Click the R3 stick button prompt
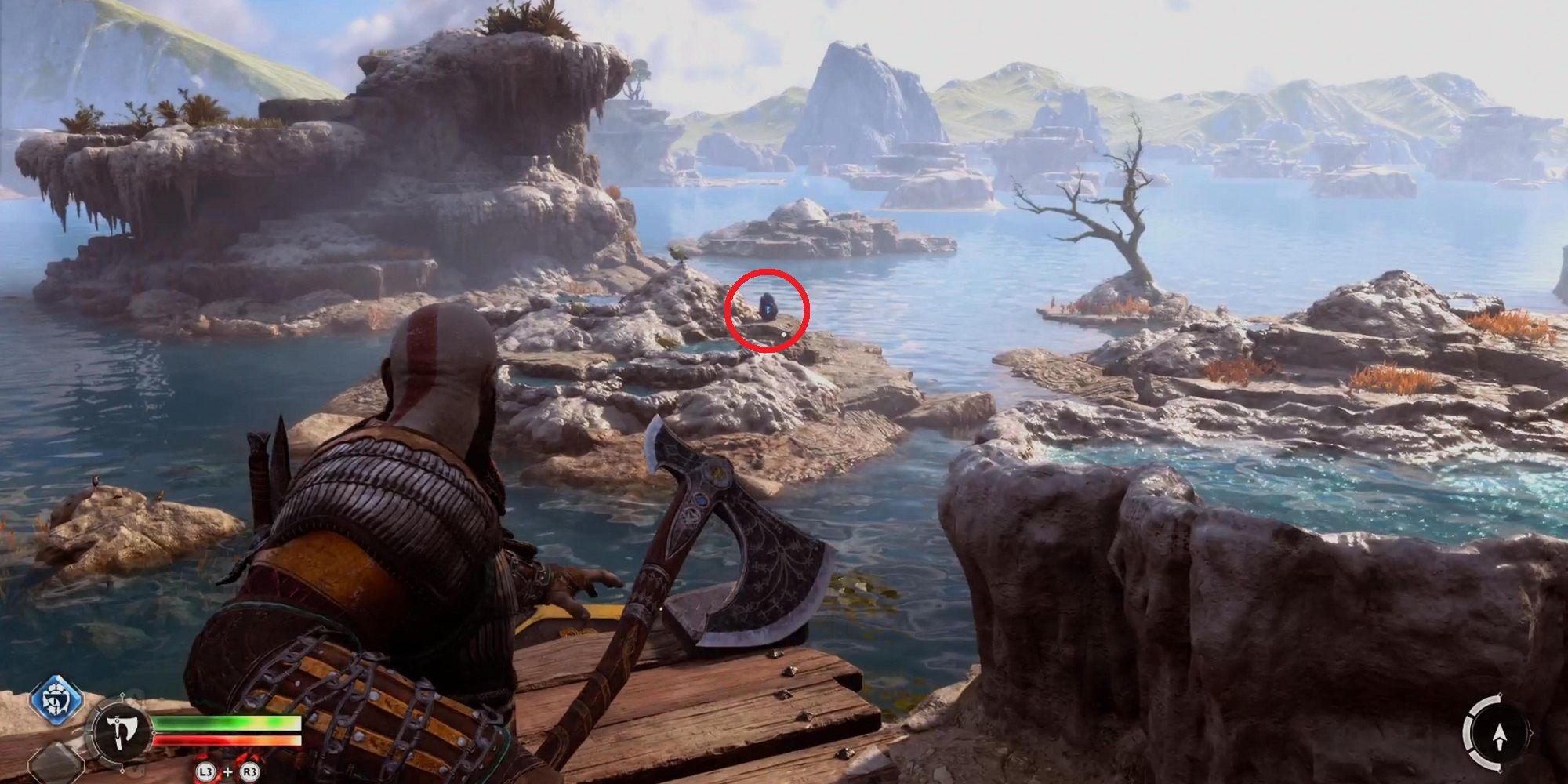 (249, 771)
